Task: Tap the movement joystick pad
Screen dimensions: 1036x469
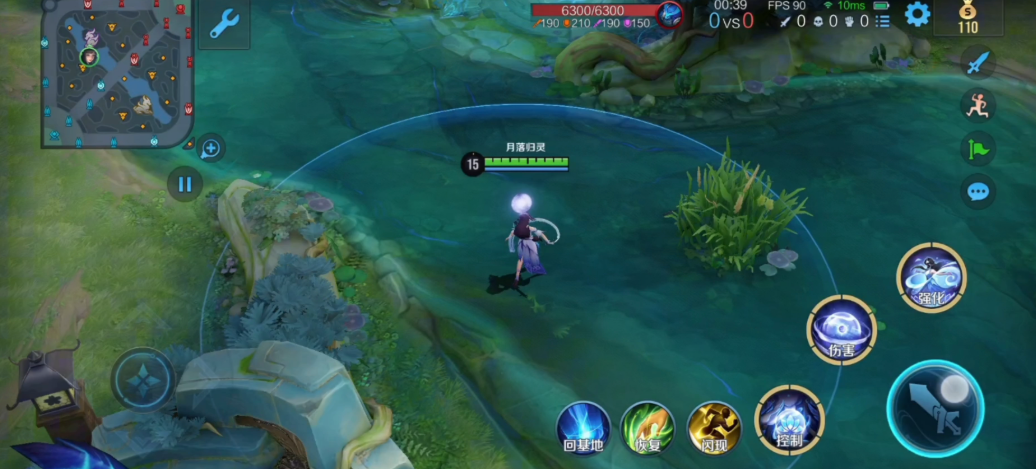Action: [x=143, y=379]
